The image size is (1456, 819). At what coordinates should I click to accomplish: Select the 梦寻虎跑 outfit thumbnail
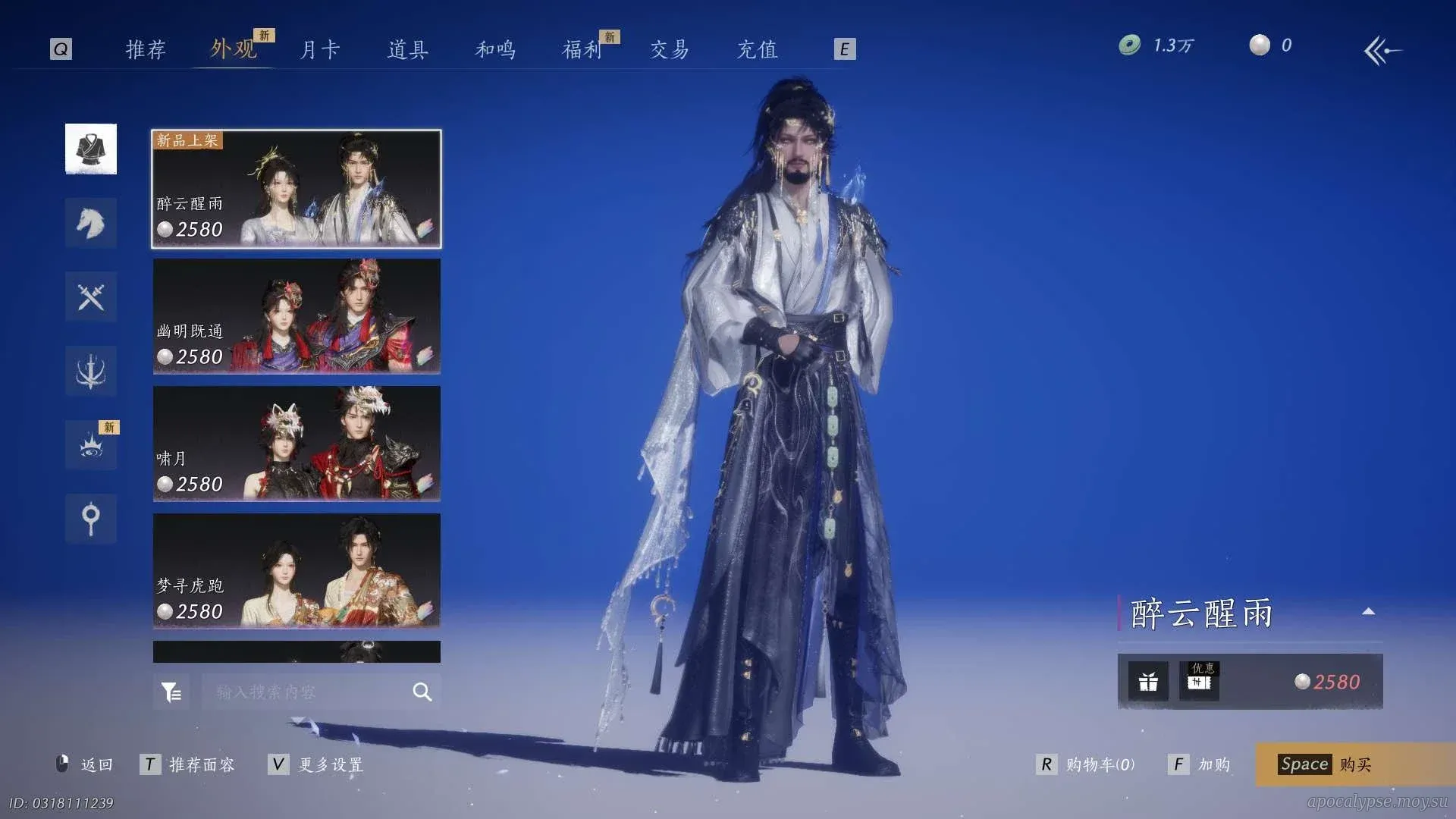click(x=297, y=571)
